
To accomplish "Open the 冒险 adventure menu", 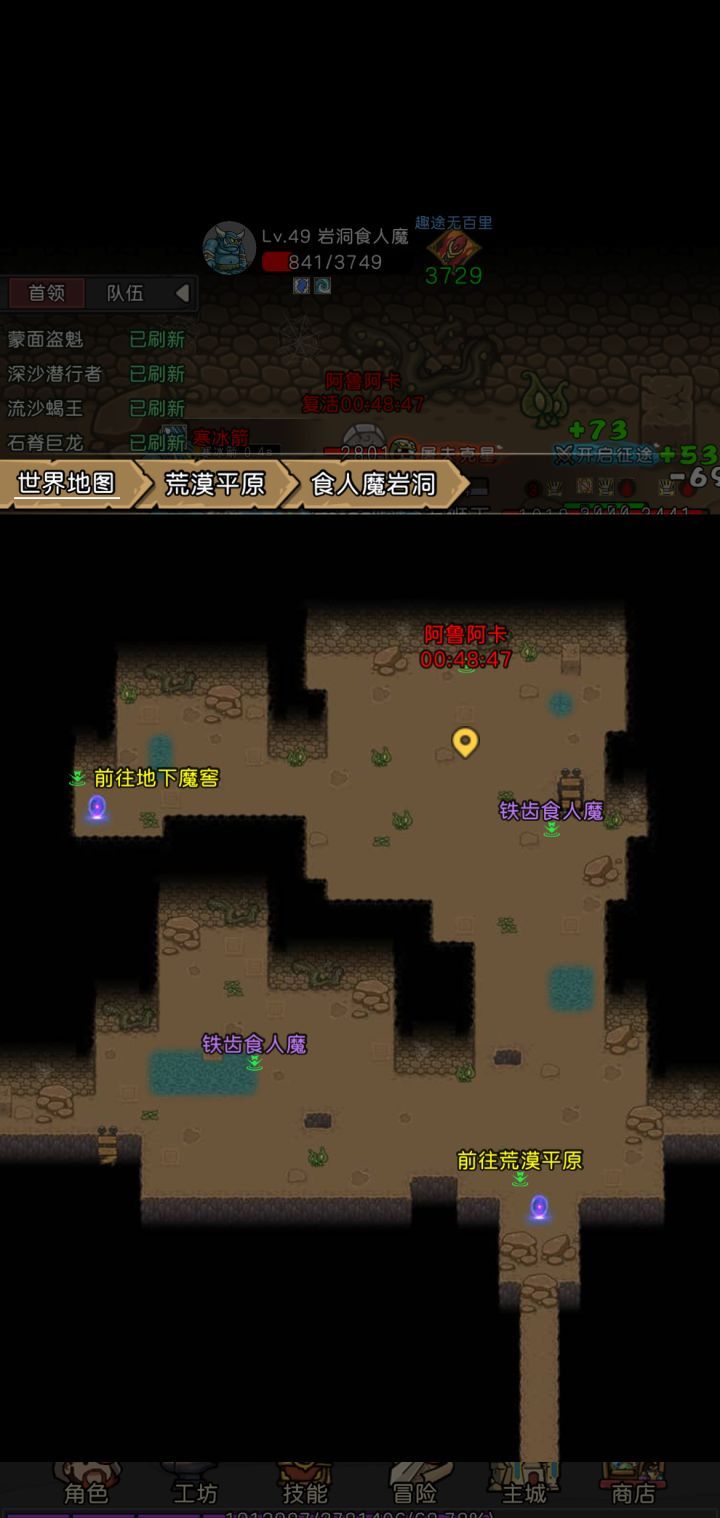I will click(414, 1490).
